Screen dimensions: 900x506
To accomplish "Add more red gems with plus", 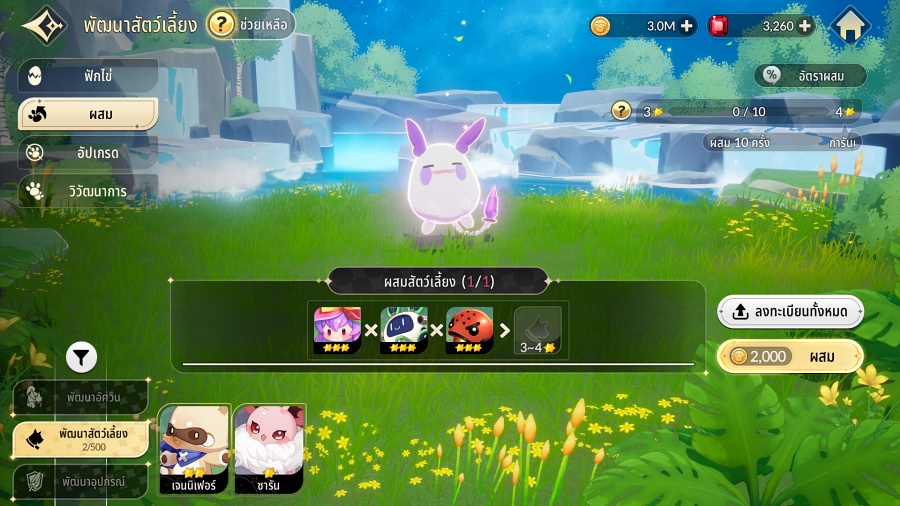I will [804, 26].
